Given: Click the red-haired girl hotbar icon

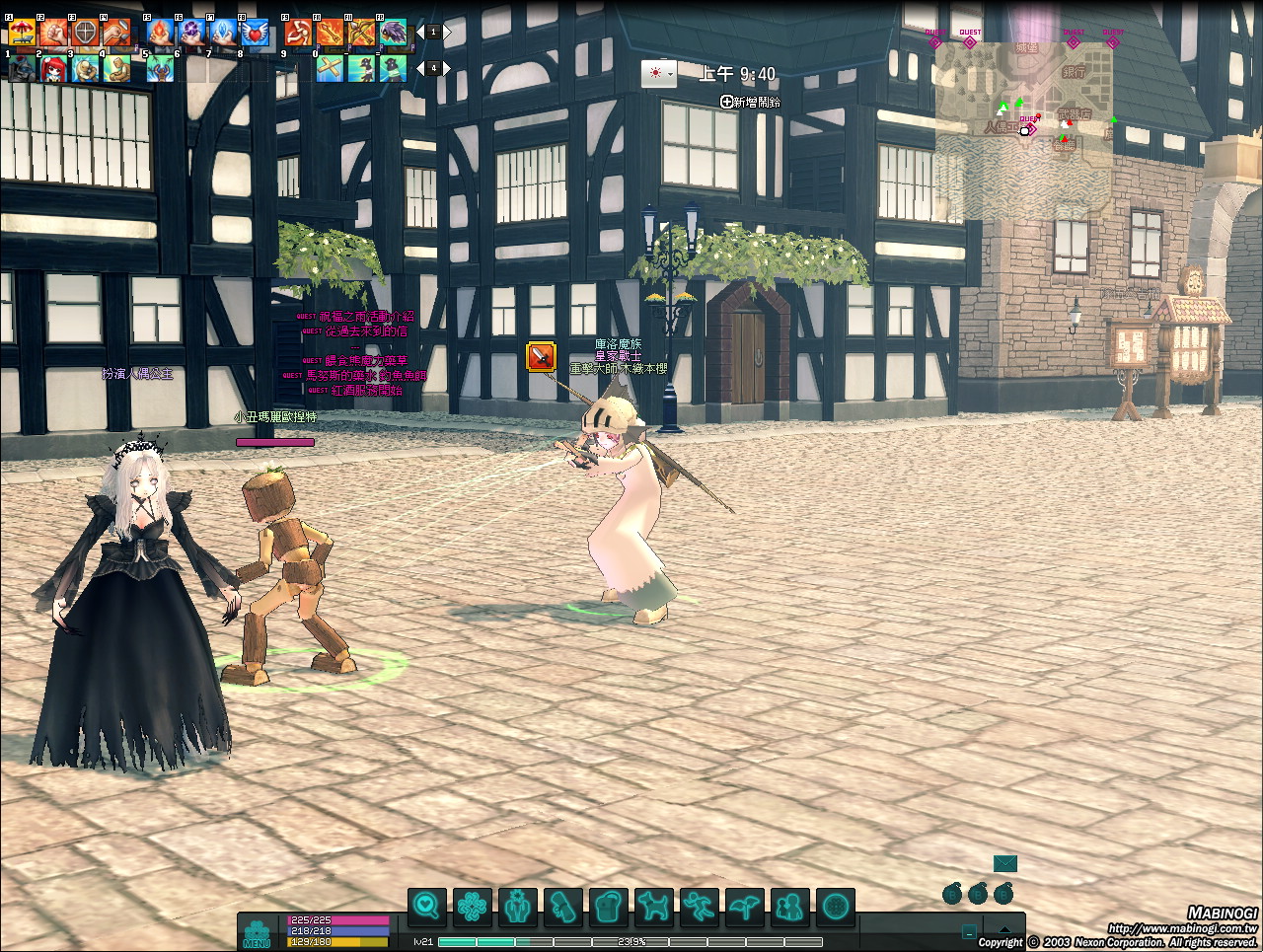Looking at the screenshot, I should [53, 69].
